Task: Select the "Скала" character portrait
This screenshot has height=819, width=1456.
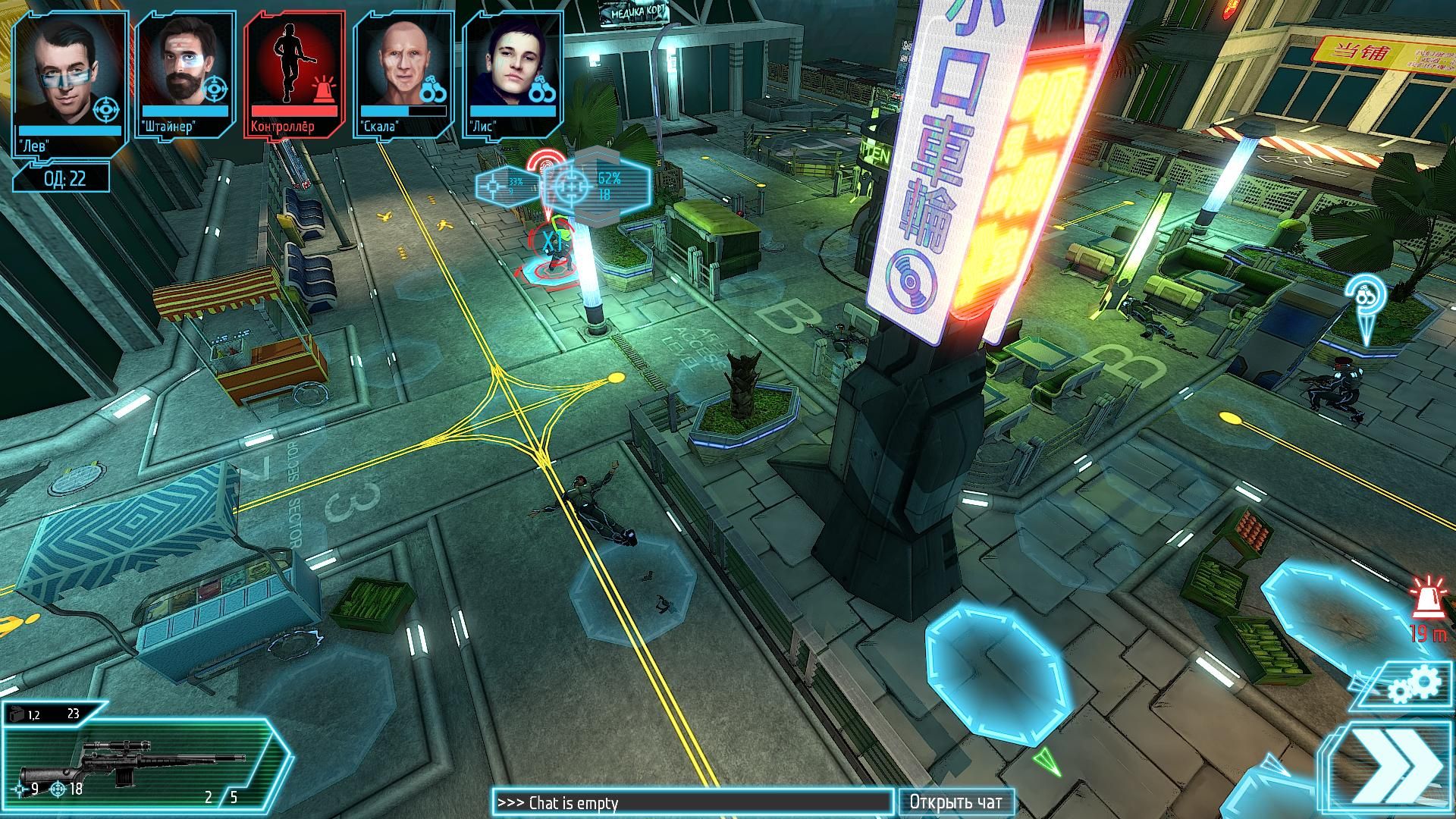Action: tap(403, 72)
